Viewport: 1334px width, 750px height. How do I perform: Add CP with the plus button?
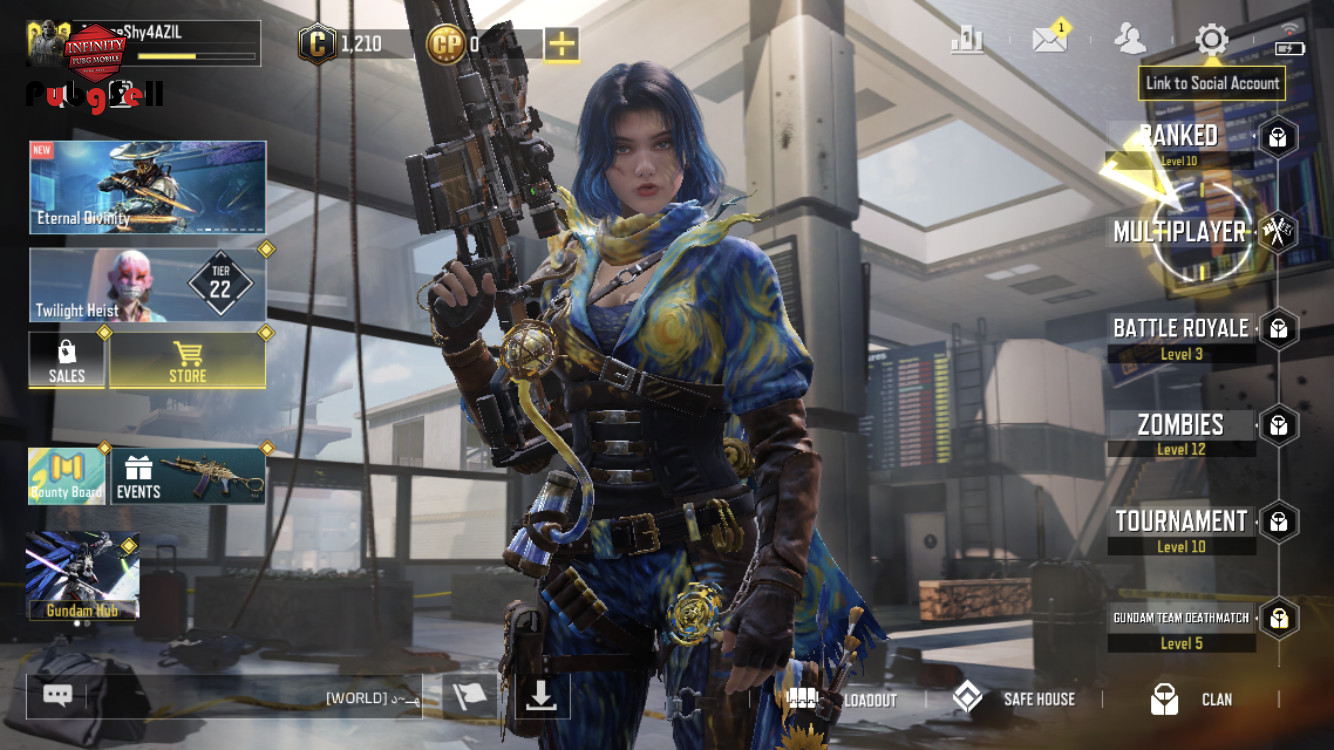pyautogui.click(x=562, y=44)
